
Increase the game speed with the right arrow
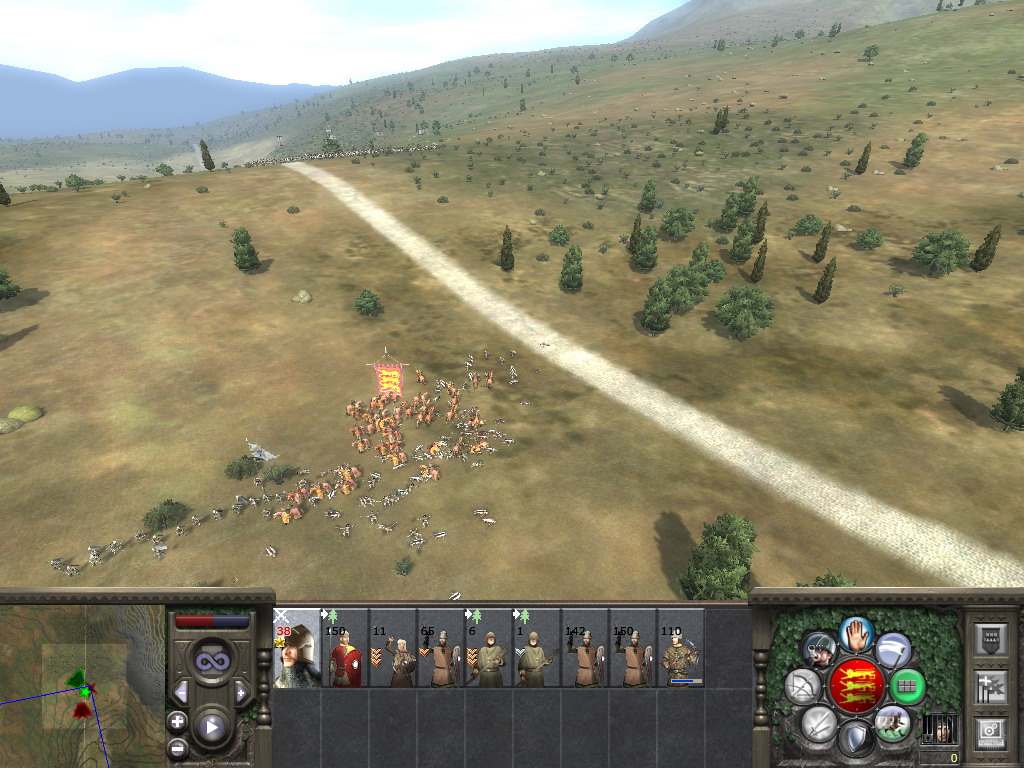click(x=241, y=692)
